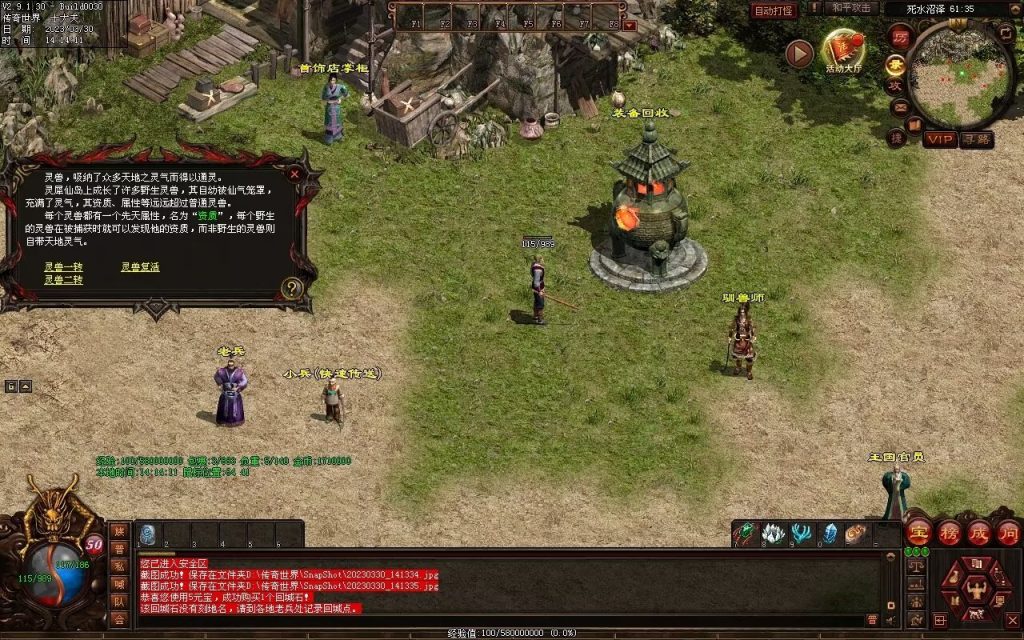Open the 成 achievements button

coord(978,531)
